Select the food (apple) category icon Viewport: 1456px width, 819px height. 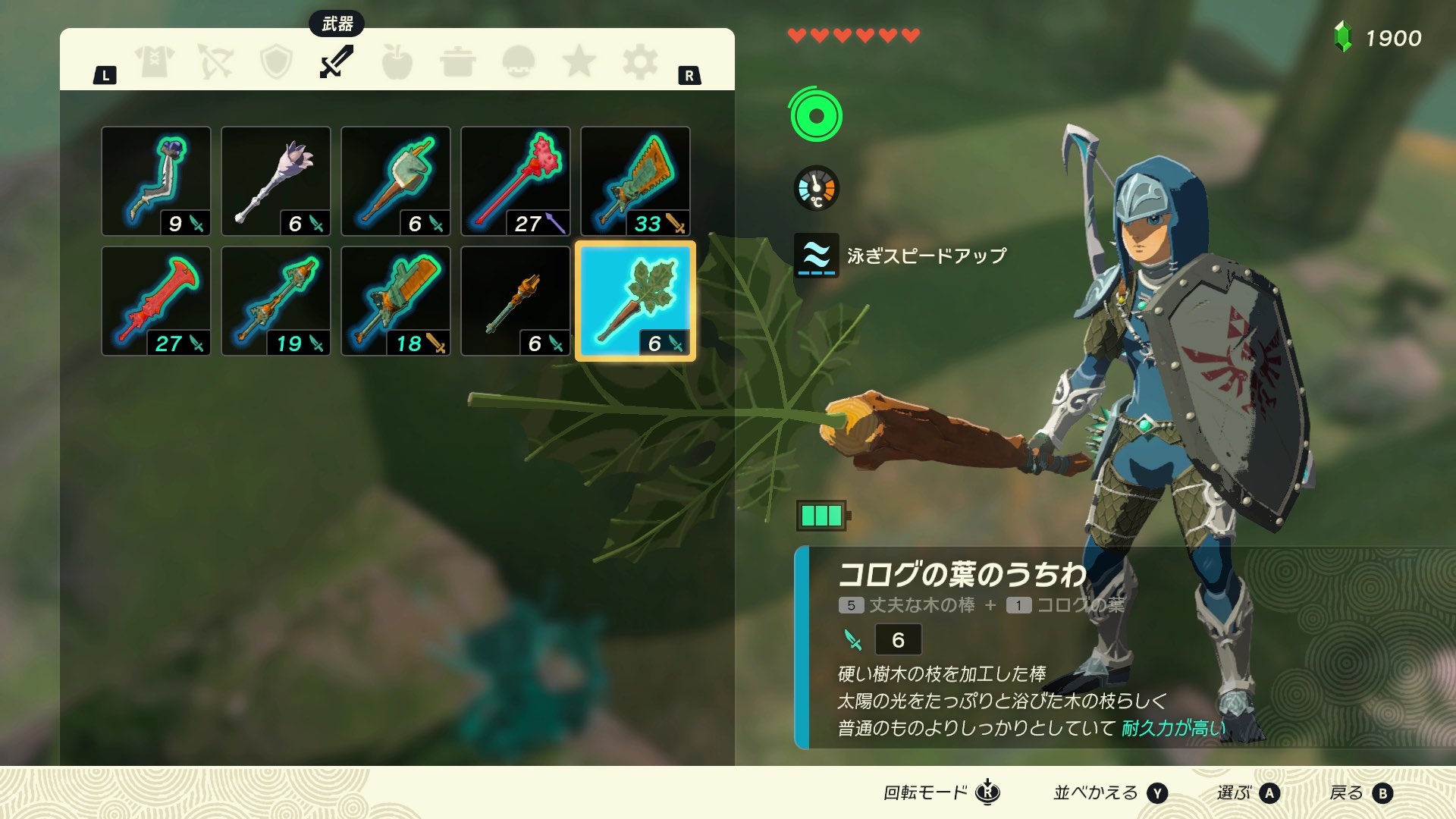[x=396, y=61]
